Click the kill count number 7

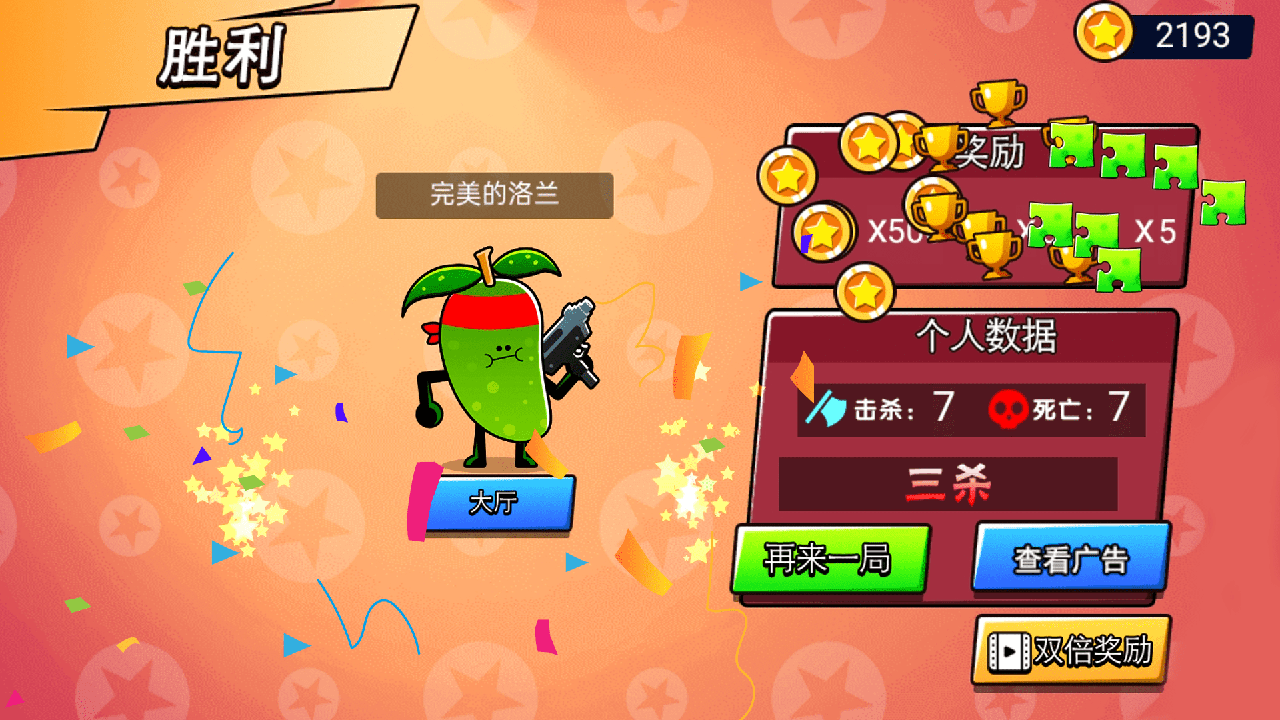click(944, 406)
